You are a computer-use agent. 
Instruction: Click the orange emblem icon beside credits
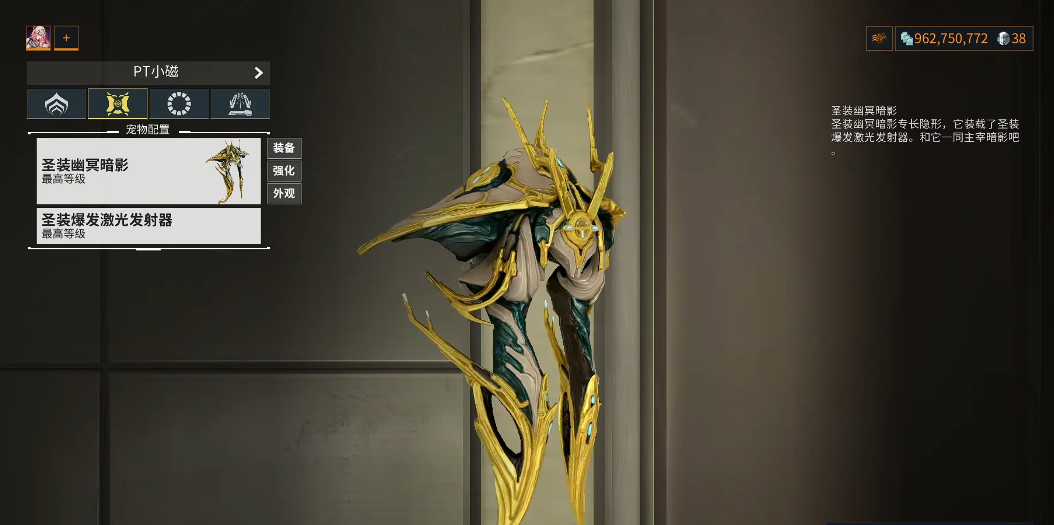coord(879,39)
